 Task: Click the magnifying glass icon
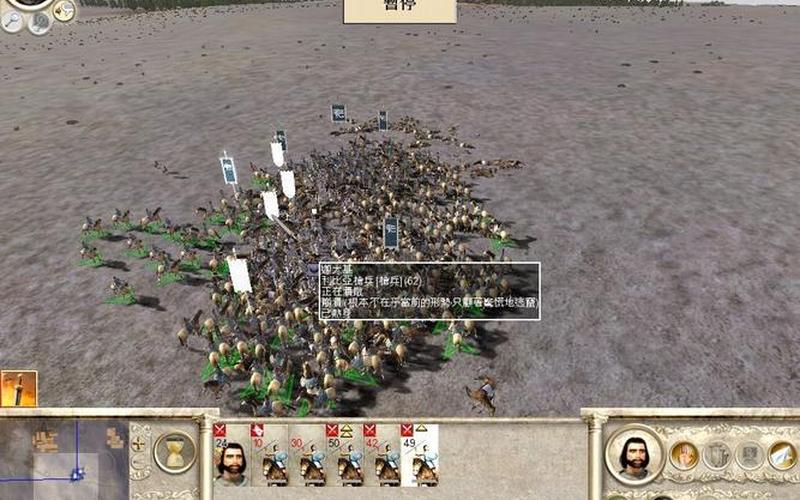tap(12, 21)
